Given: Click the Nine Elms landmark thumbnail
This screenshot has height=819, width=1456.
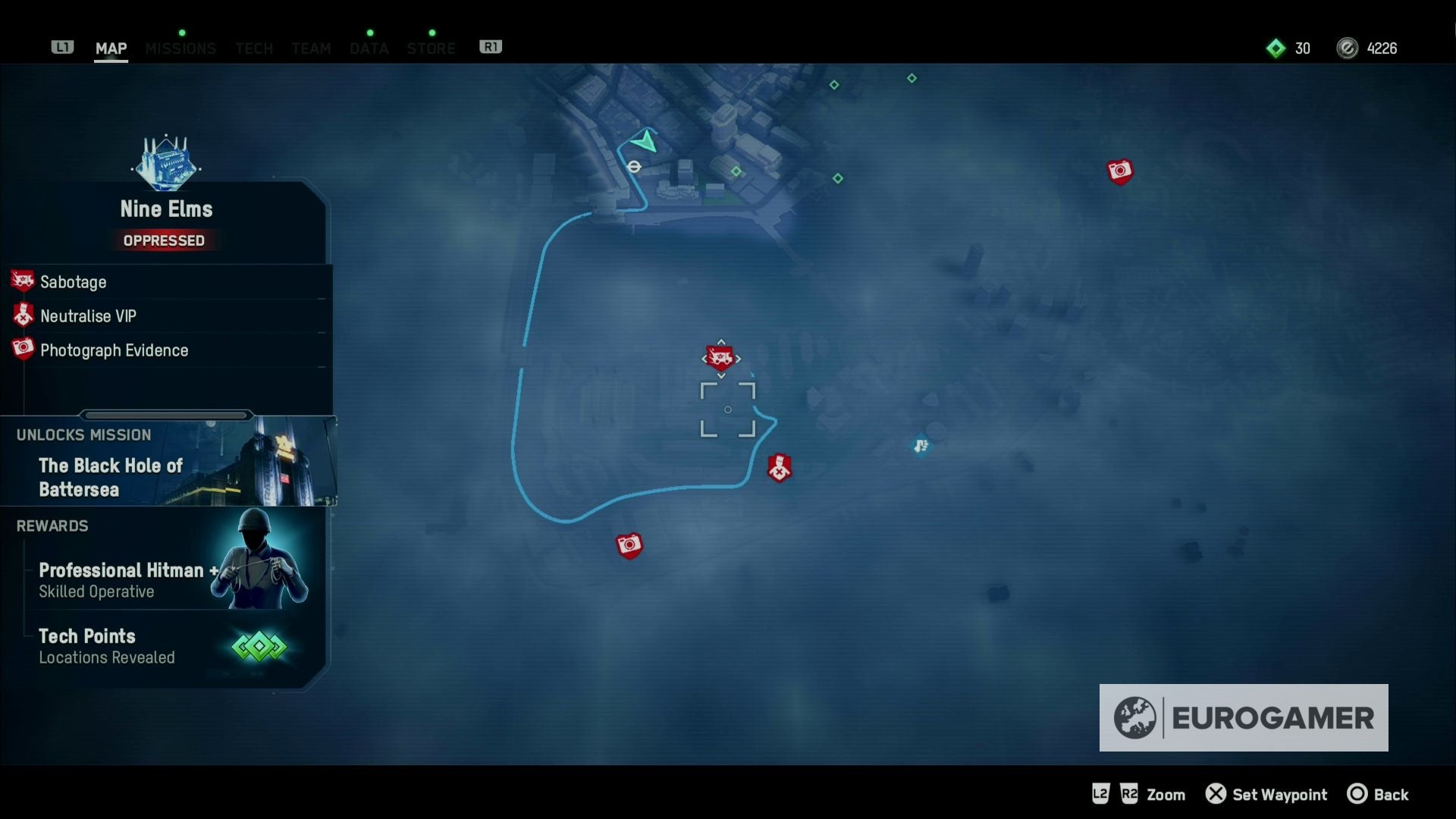Looking at the screenshot, I should click(165, 163).
